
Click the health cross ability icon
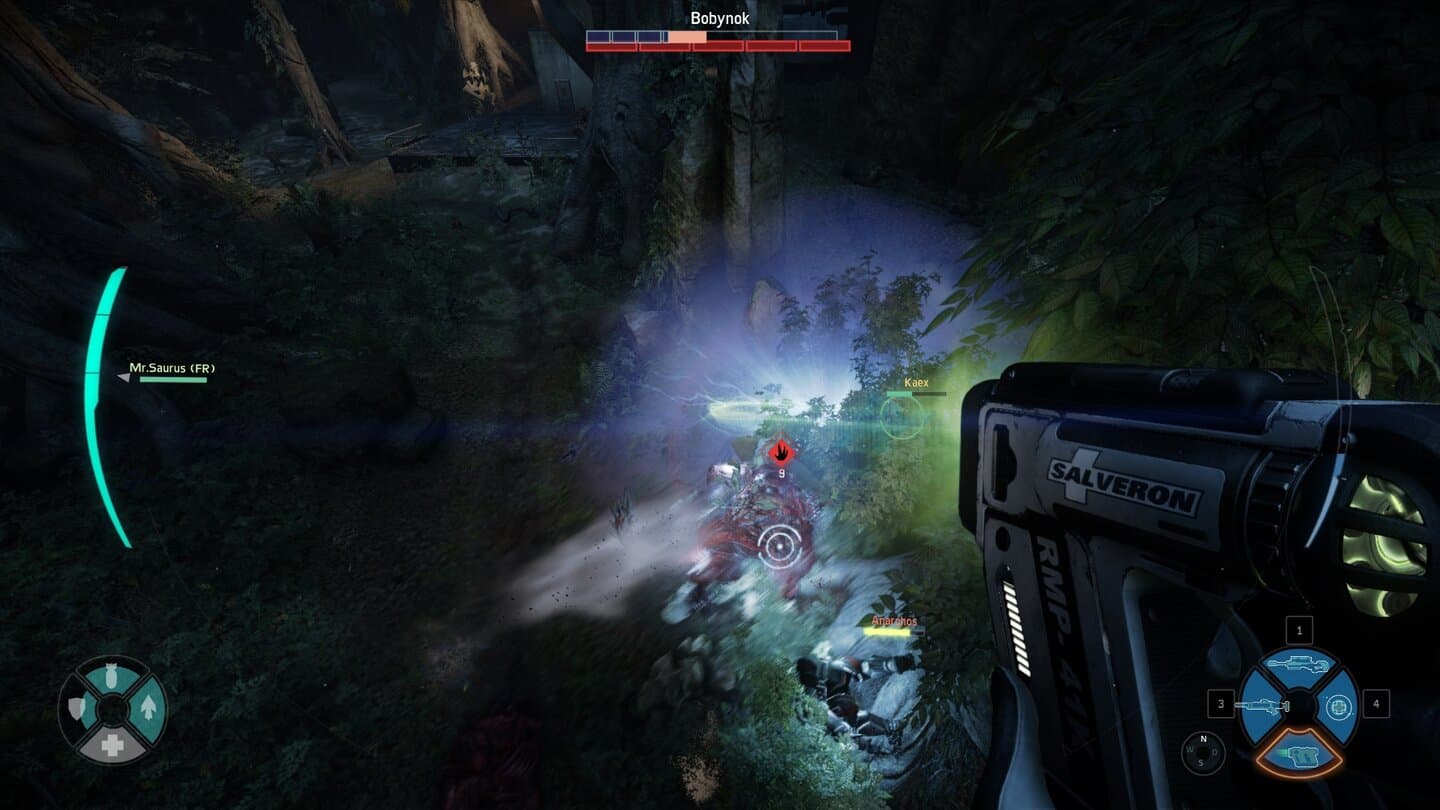tap(112, 742)
